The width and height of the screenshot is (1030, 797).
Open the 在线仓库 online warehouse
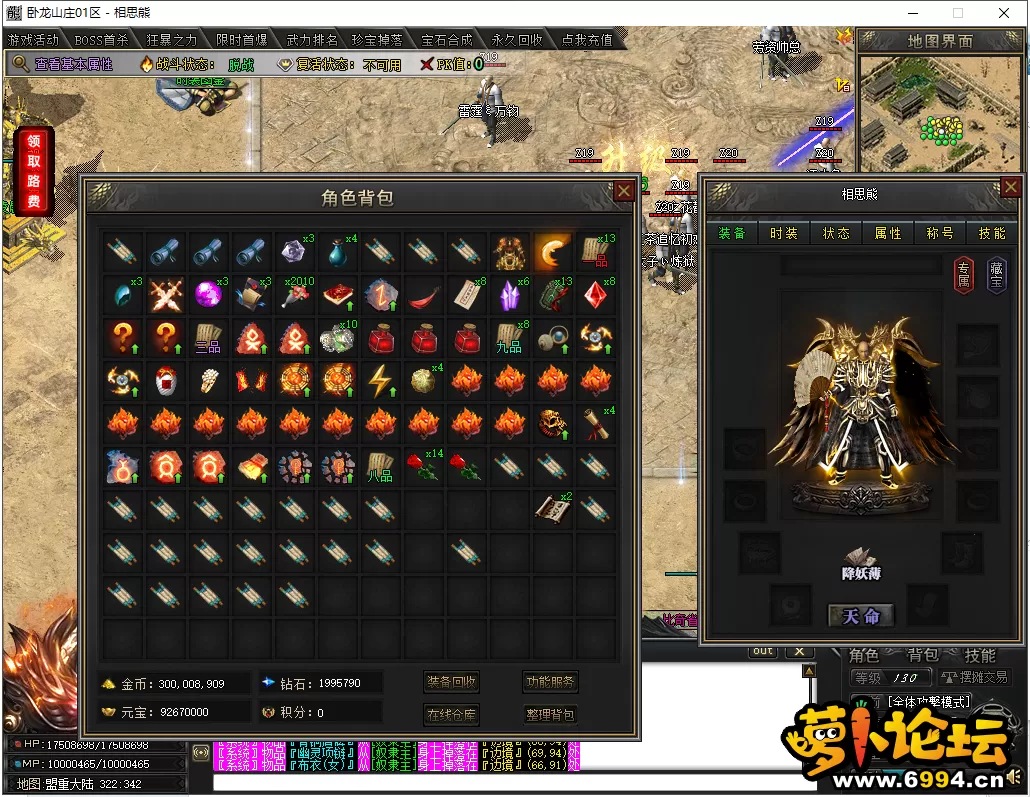[451, 714]
